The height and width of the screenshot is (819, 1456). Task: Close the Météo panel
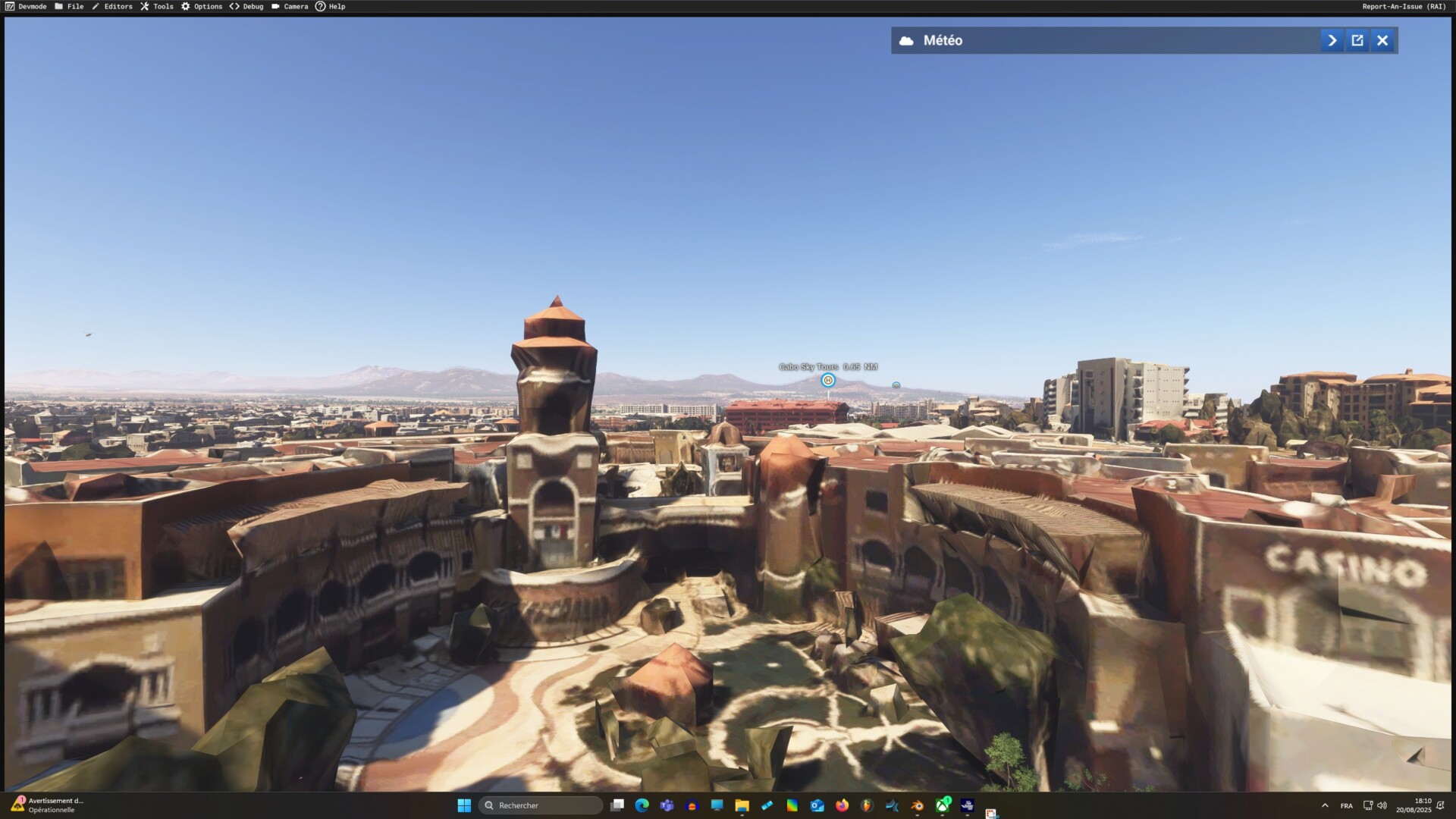pyautogui.click(x=1382, y=40)
